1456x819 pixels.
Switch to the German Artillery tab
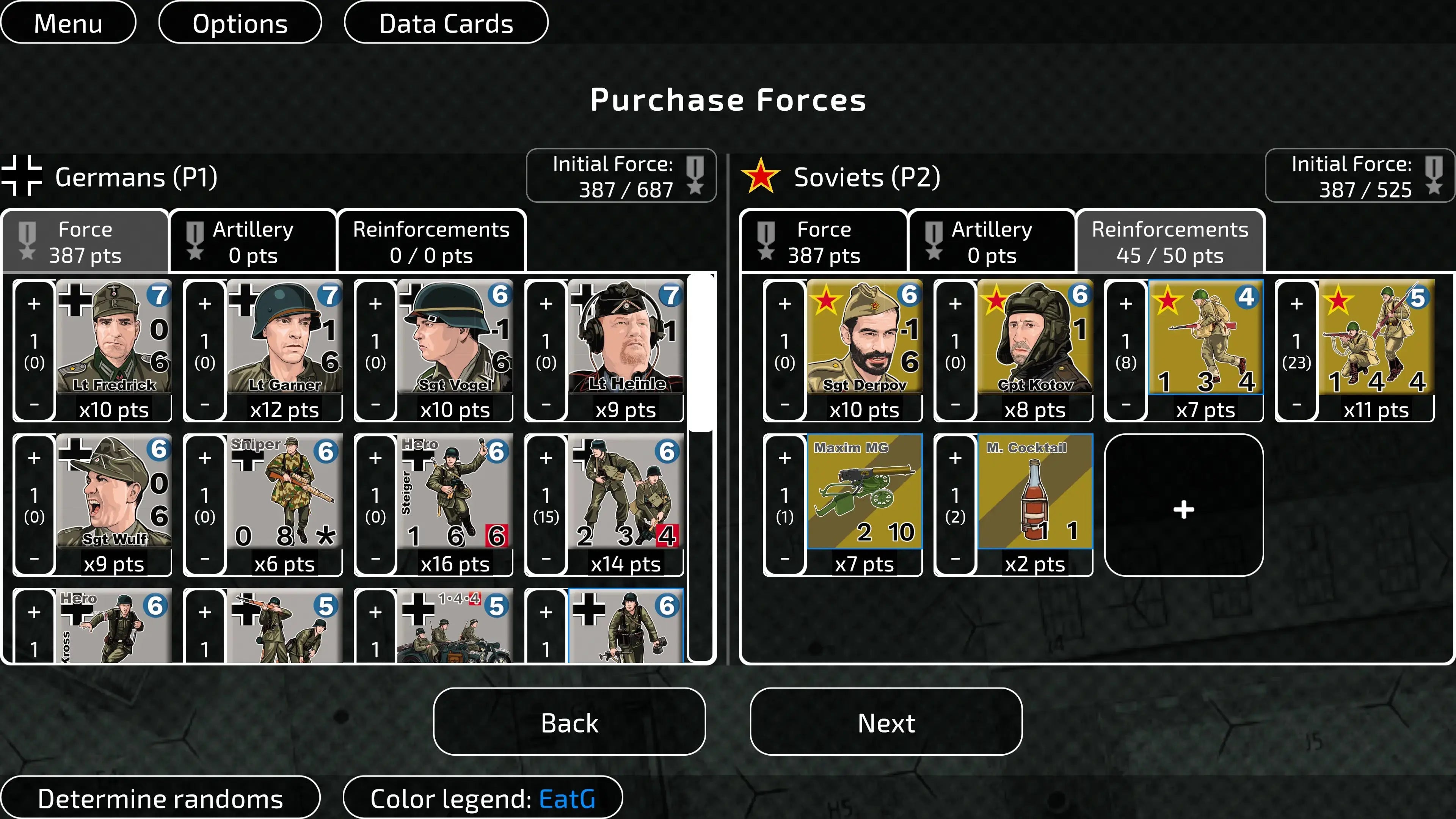pos(253,242)
